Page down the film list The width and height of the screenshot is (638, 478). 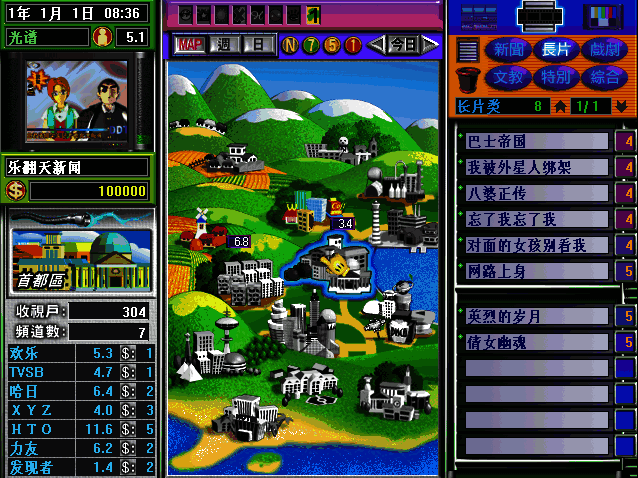(x=622, y=106)
